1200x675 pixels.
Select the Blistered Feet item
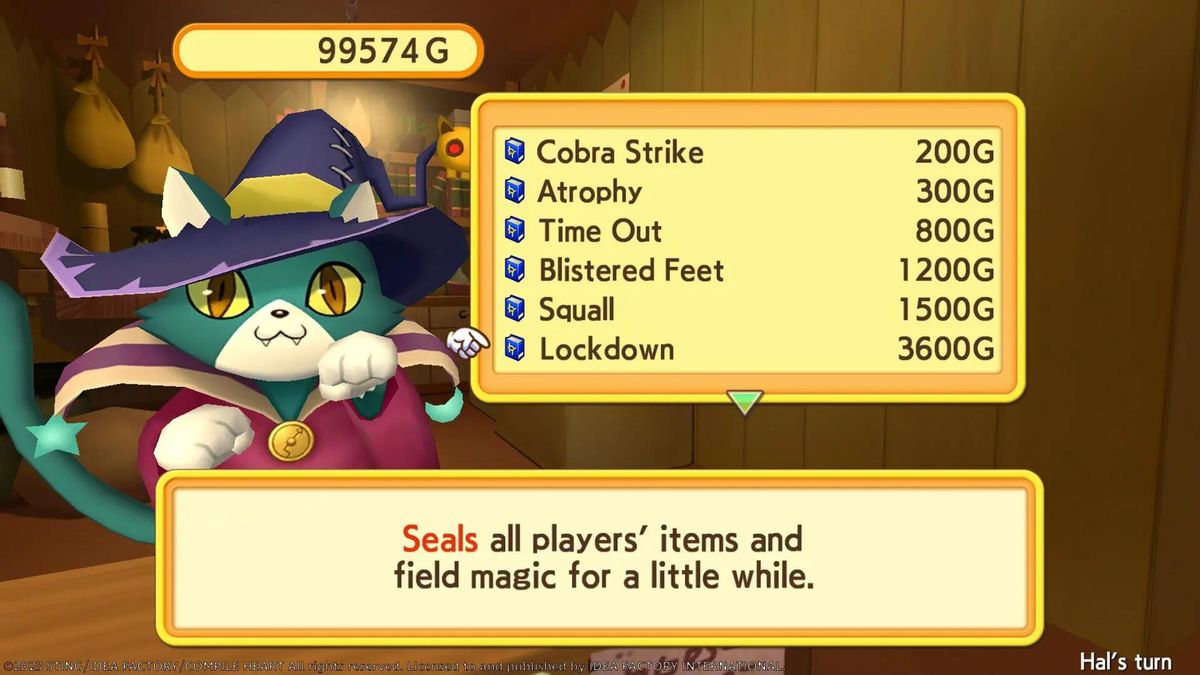coord(631,271)
